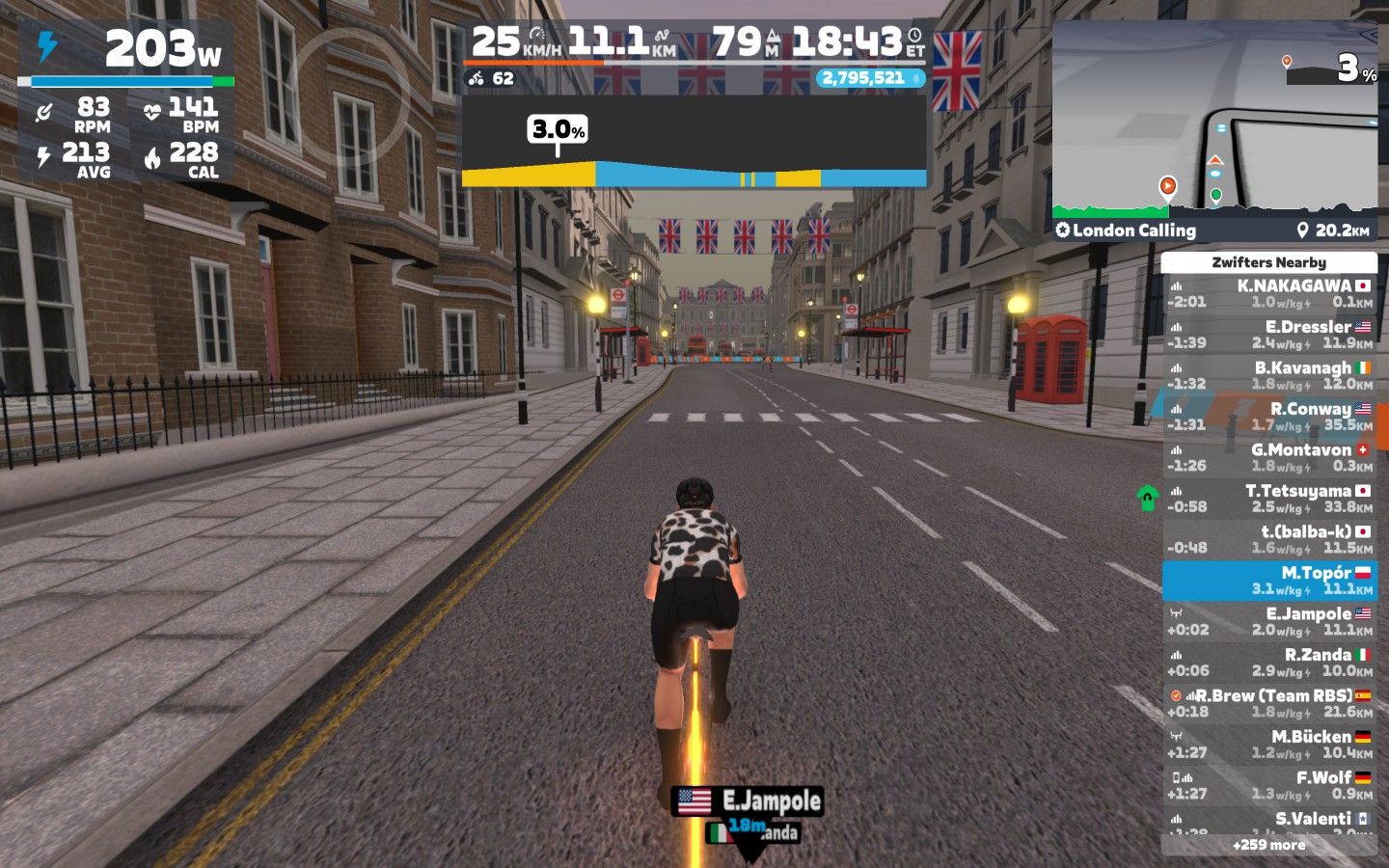Select K.NAKAGAWA in Zwifters Nearby list
The image size is (1389, 868).
point(1268,293)
